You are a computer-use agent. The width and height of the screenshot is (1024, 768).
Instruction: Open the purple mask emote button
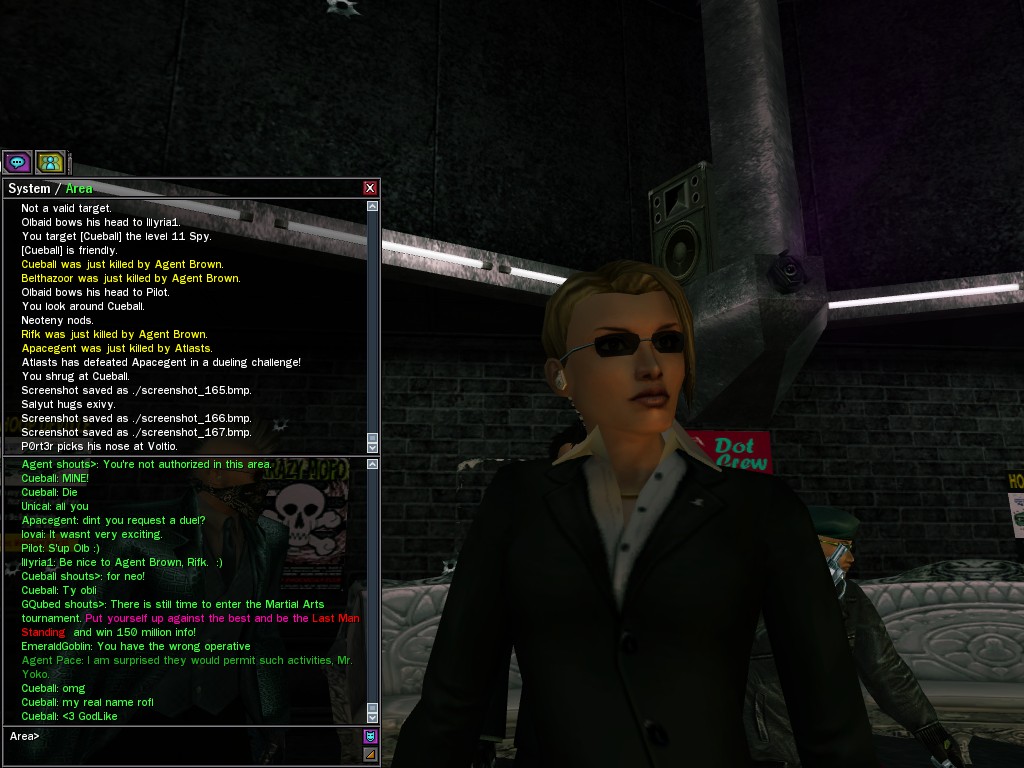370,737
